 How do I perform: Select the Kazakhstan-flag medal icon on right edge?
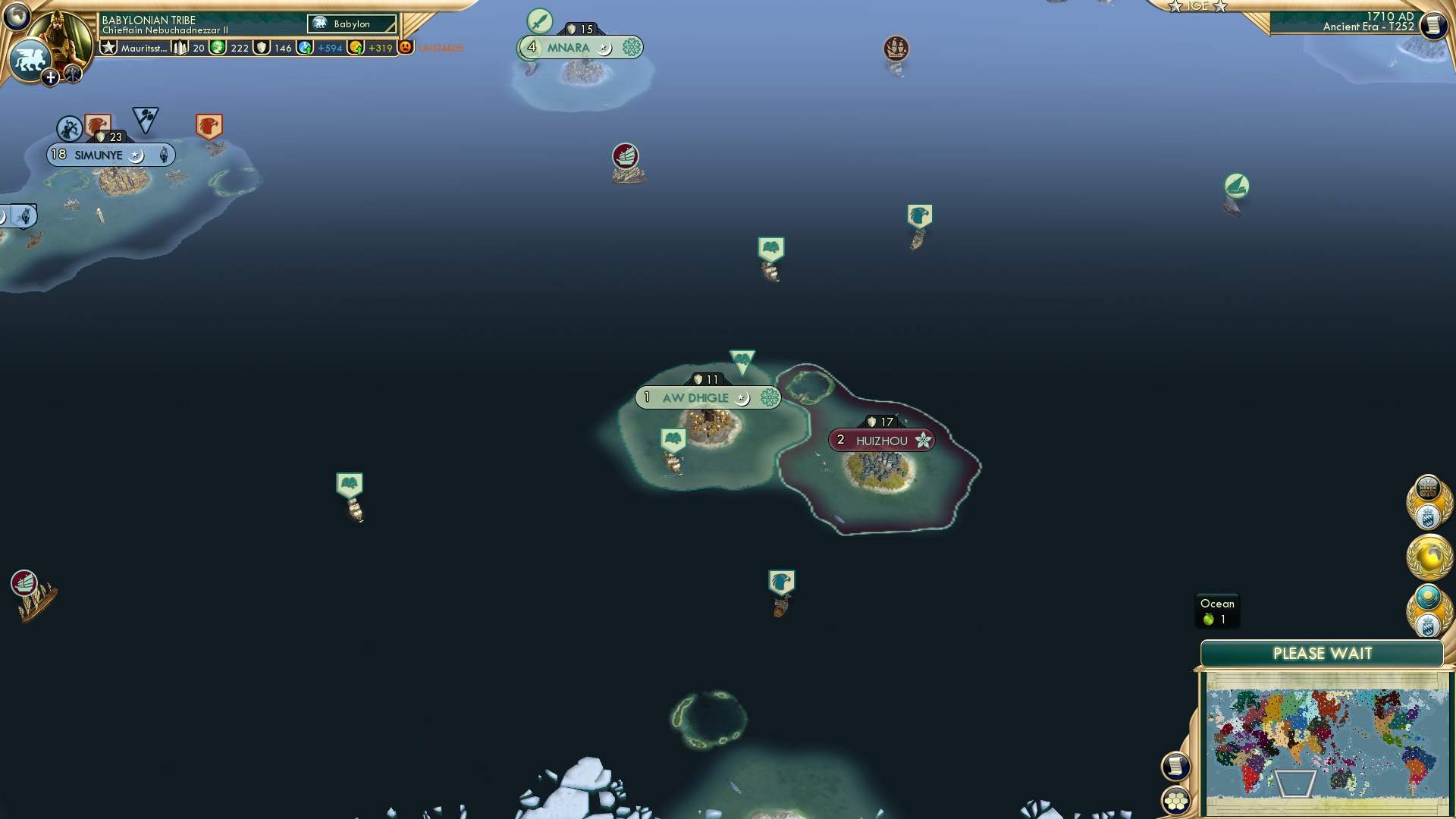click(x=1429, y=597)
